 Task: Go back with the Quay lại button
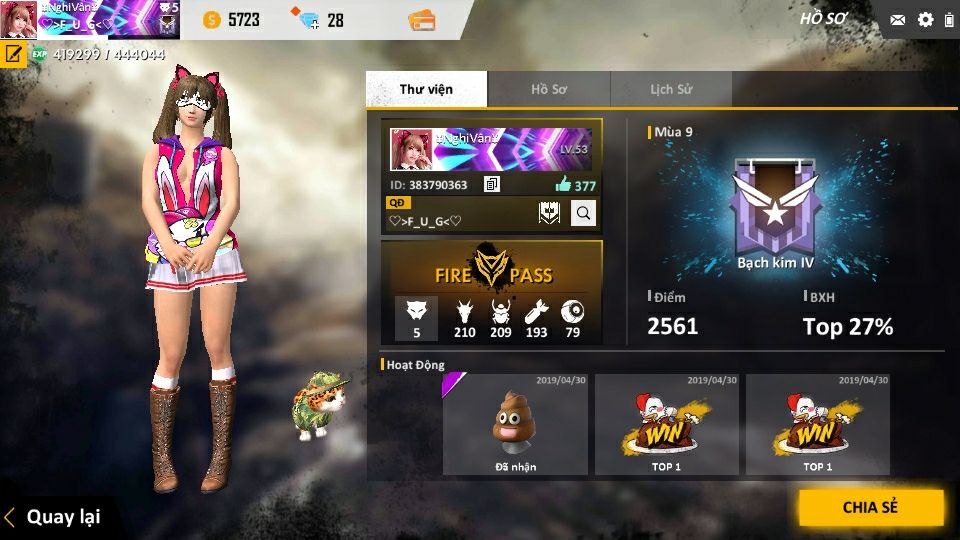coord(55,517)
